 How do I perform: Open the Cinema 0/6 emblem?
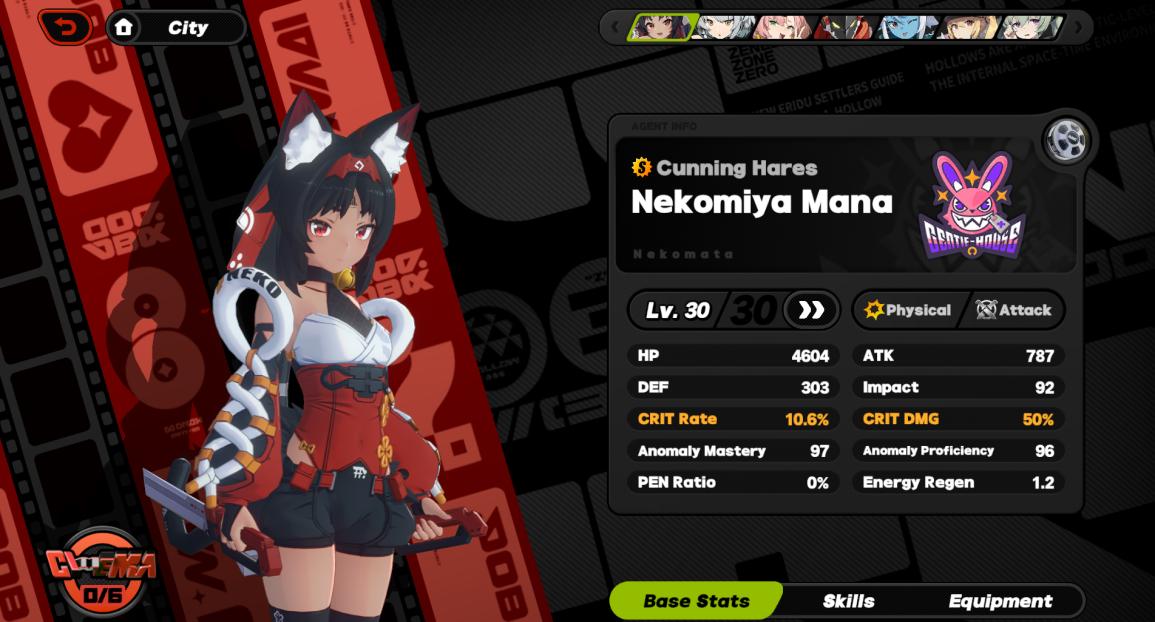pyautogui.click(x=100, y=573)
